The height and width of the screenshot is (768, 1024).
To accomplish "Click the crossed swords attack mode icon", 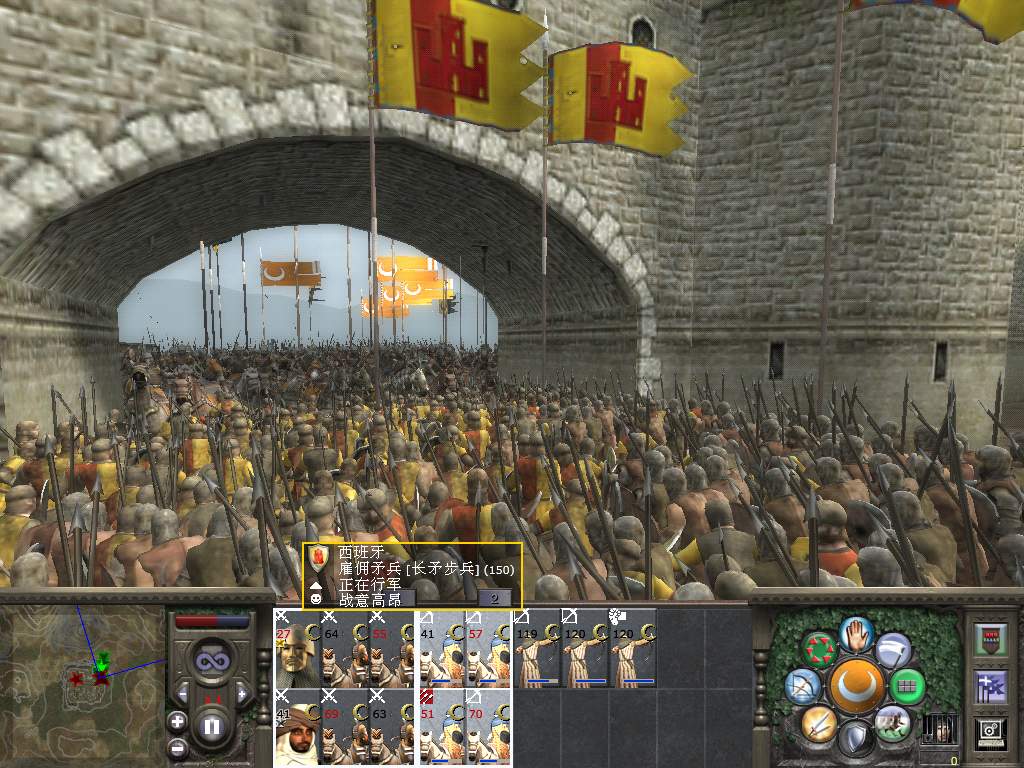I will pyautogui.click(x=818, y=722).
